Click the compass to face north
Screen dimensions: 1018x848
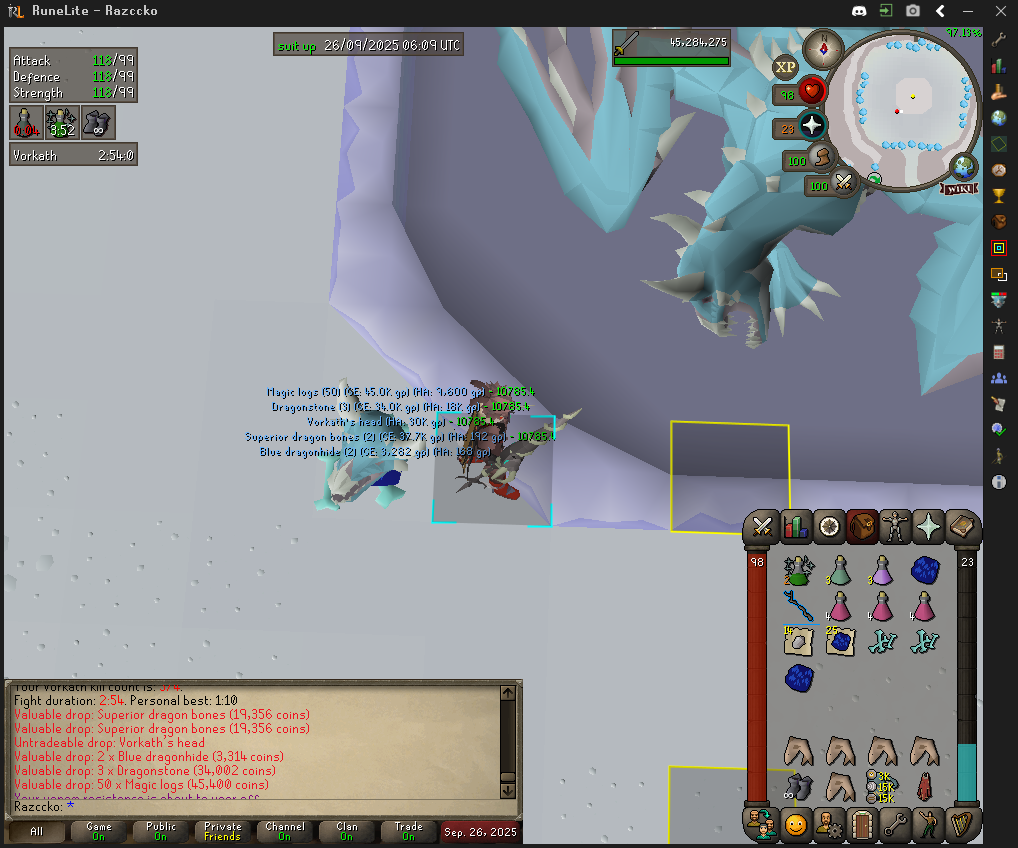tap(825, 47)
